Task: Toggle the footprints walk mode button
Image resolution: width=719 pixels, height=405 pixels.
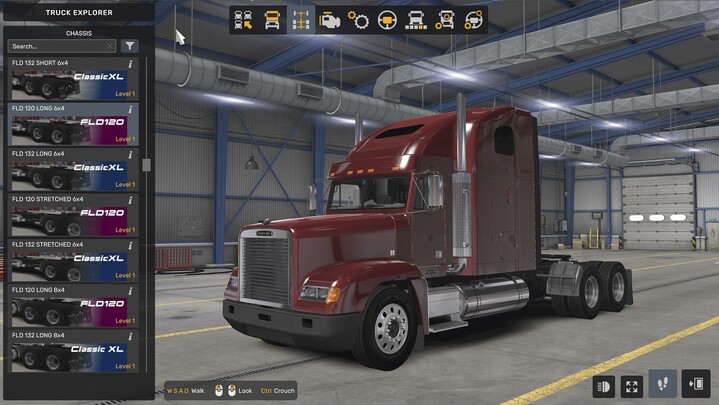Action: (662, 384)
